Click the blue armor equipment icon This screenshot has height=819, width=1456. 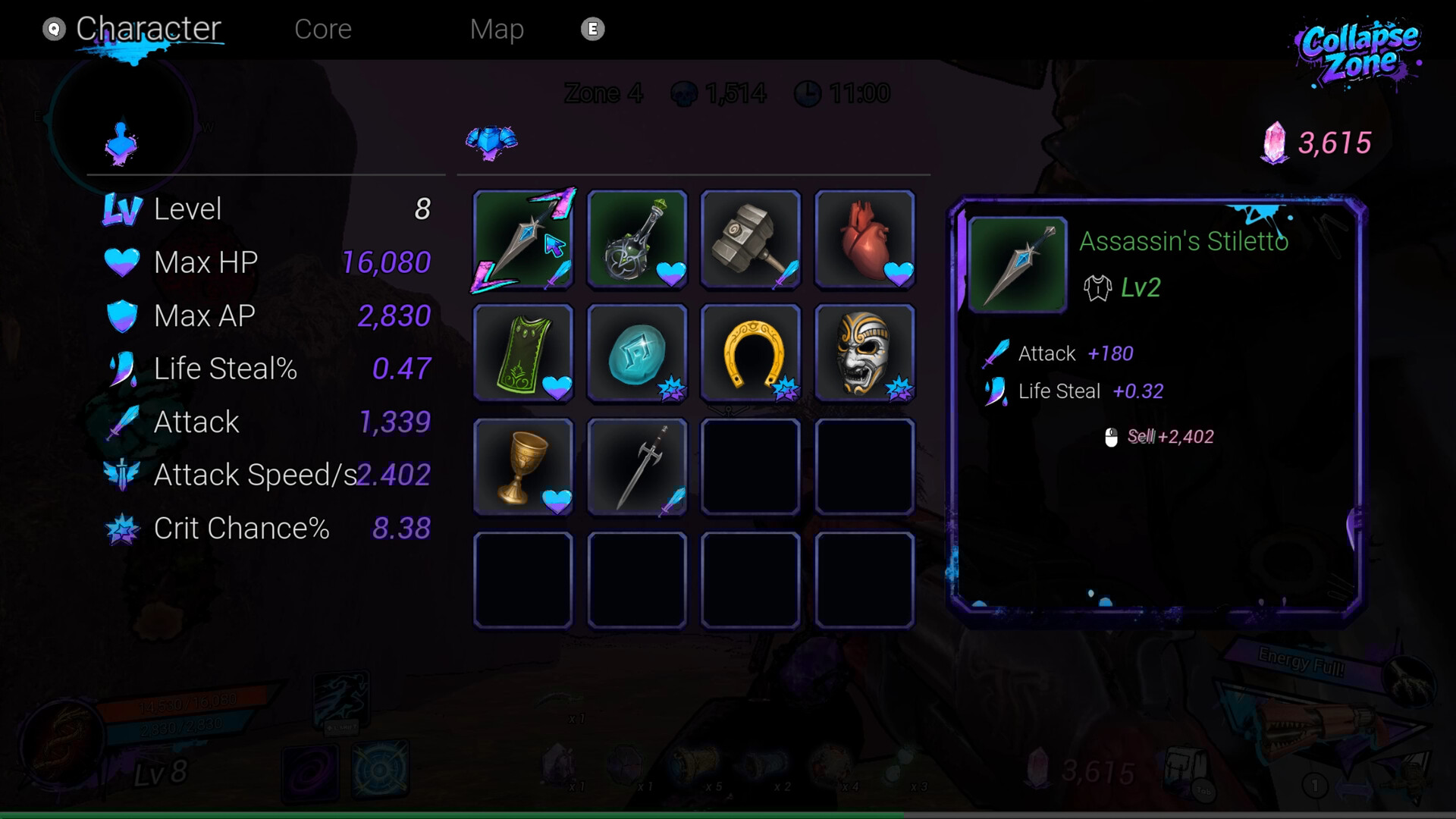pos(491,142)
